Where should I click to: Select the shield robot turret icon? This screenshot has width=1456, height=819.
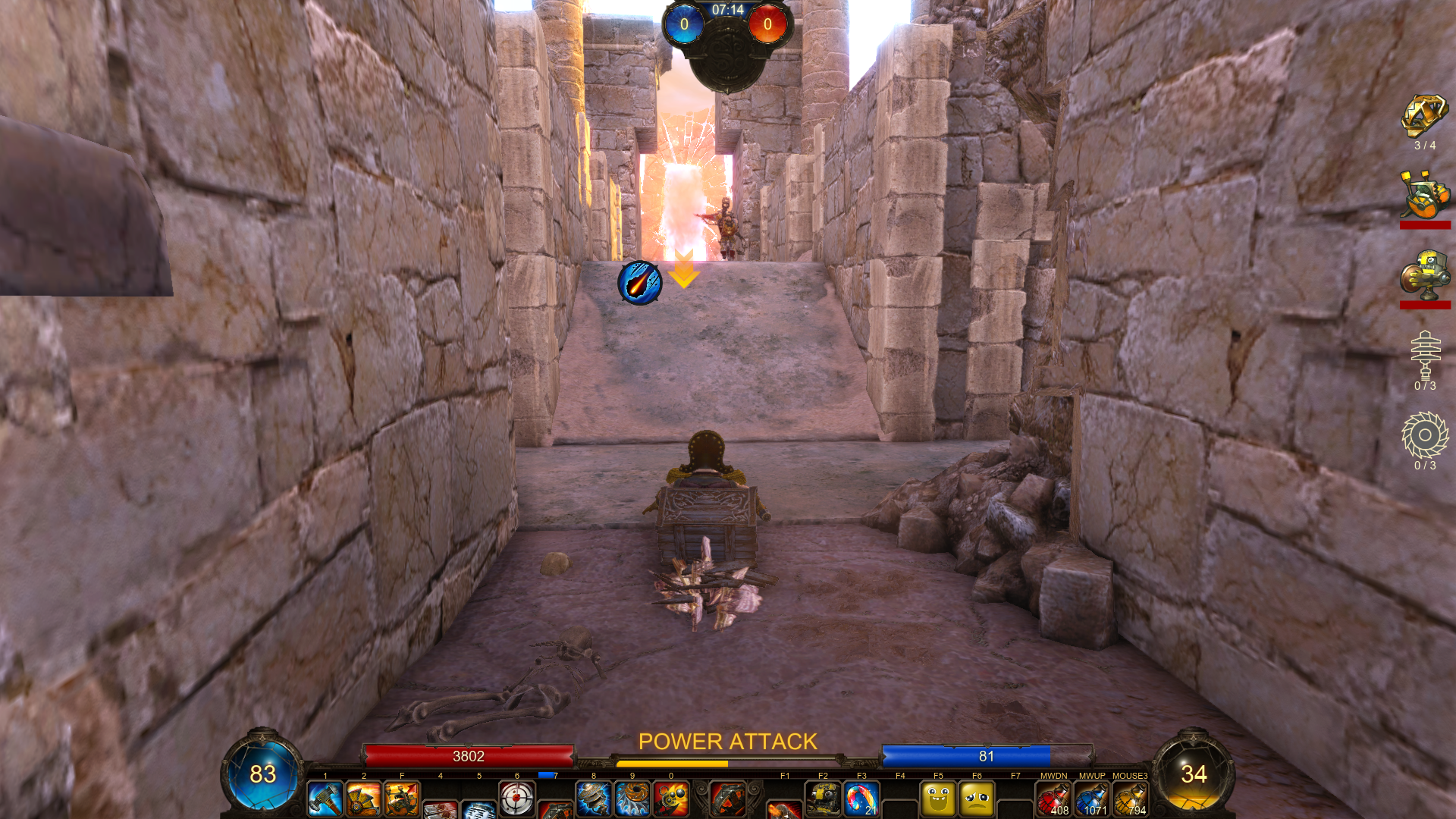1425,274
